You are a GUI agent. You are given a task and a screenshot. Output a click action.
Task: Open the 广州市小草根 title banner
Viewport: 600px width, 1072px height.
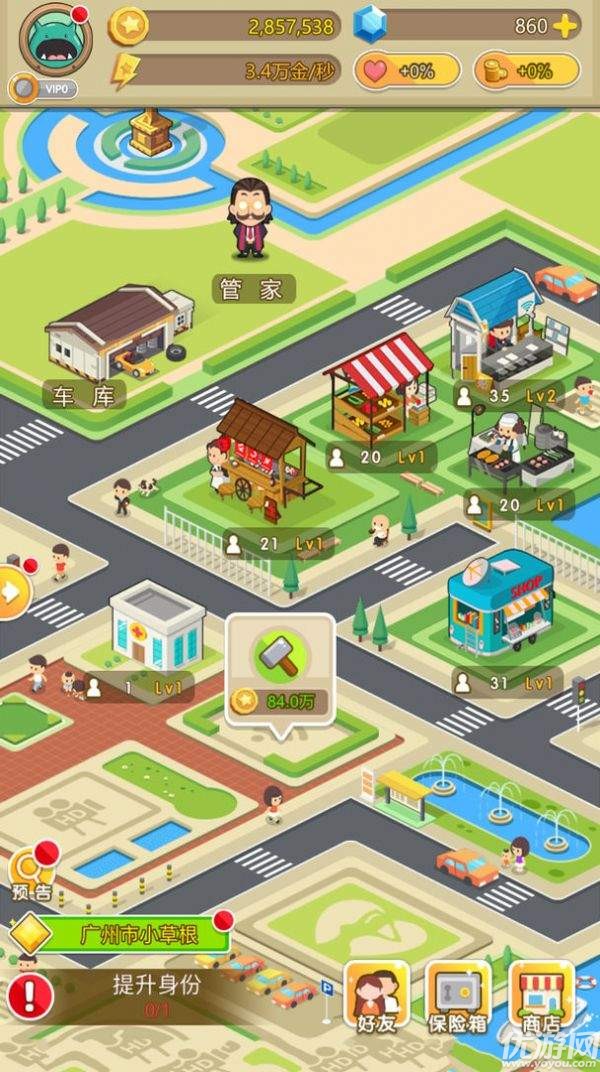130,935
